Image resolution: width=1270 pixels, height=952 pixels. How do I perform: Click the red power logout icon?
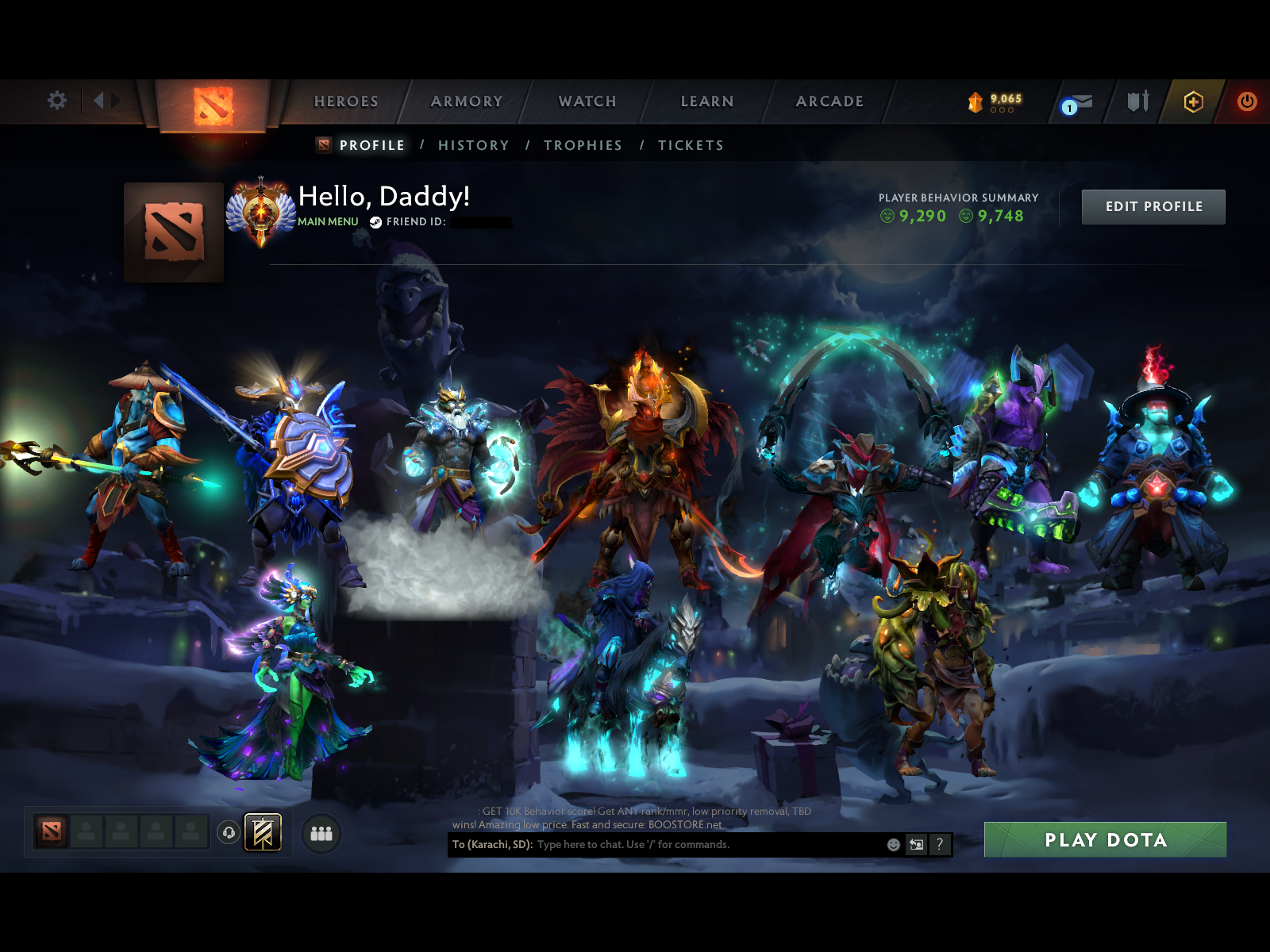click(x=1245, y=101)
